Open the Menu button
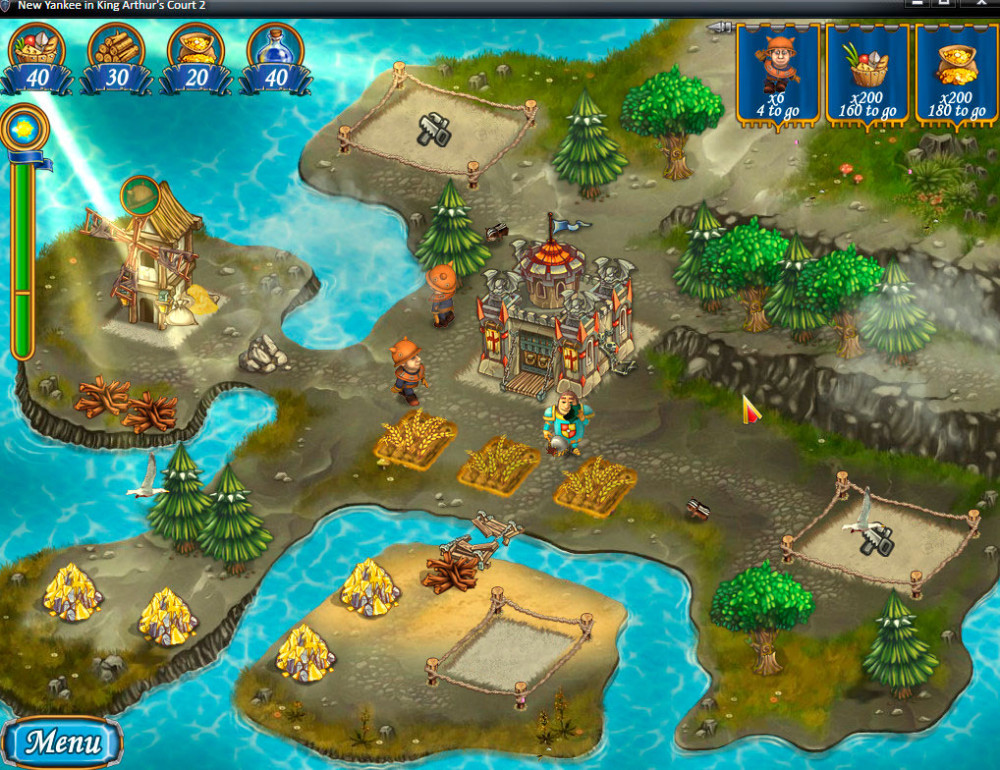The height and width of the screenshot is (770, 1000). pos(62,742)
